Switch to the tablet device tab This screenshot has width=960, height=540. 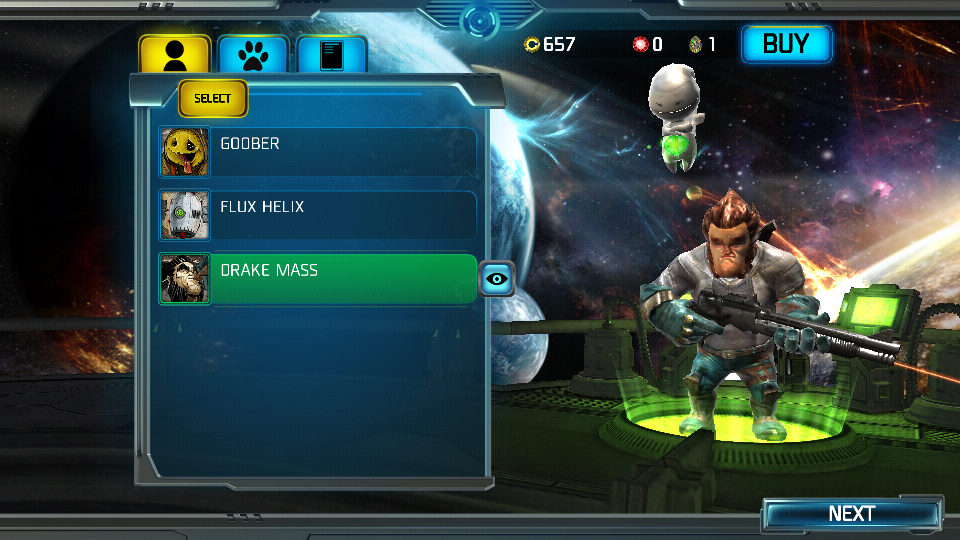(331, 54)
